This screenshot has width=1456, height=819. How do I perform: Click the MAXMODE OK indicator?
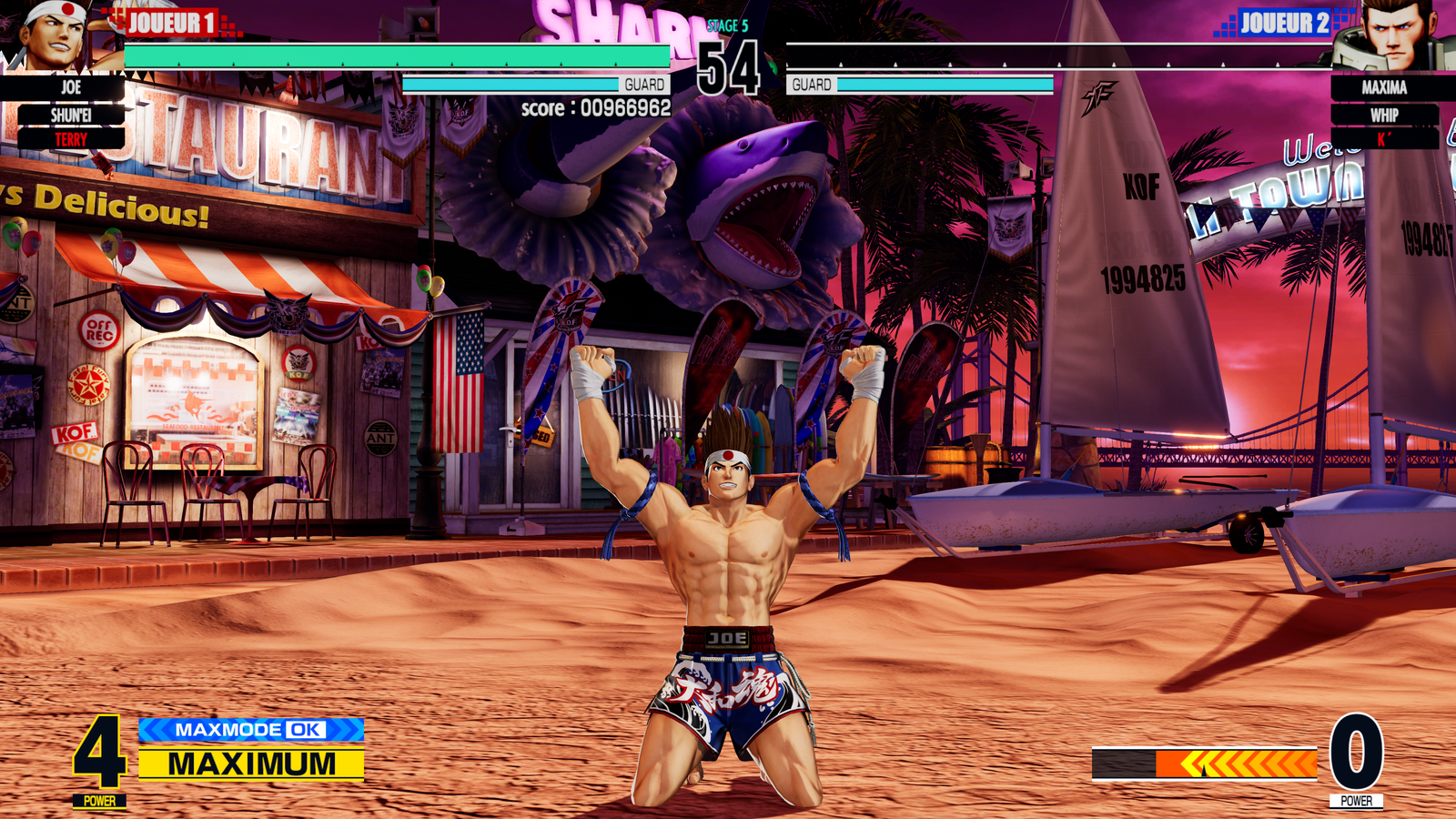[x=250, y=730]
